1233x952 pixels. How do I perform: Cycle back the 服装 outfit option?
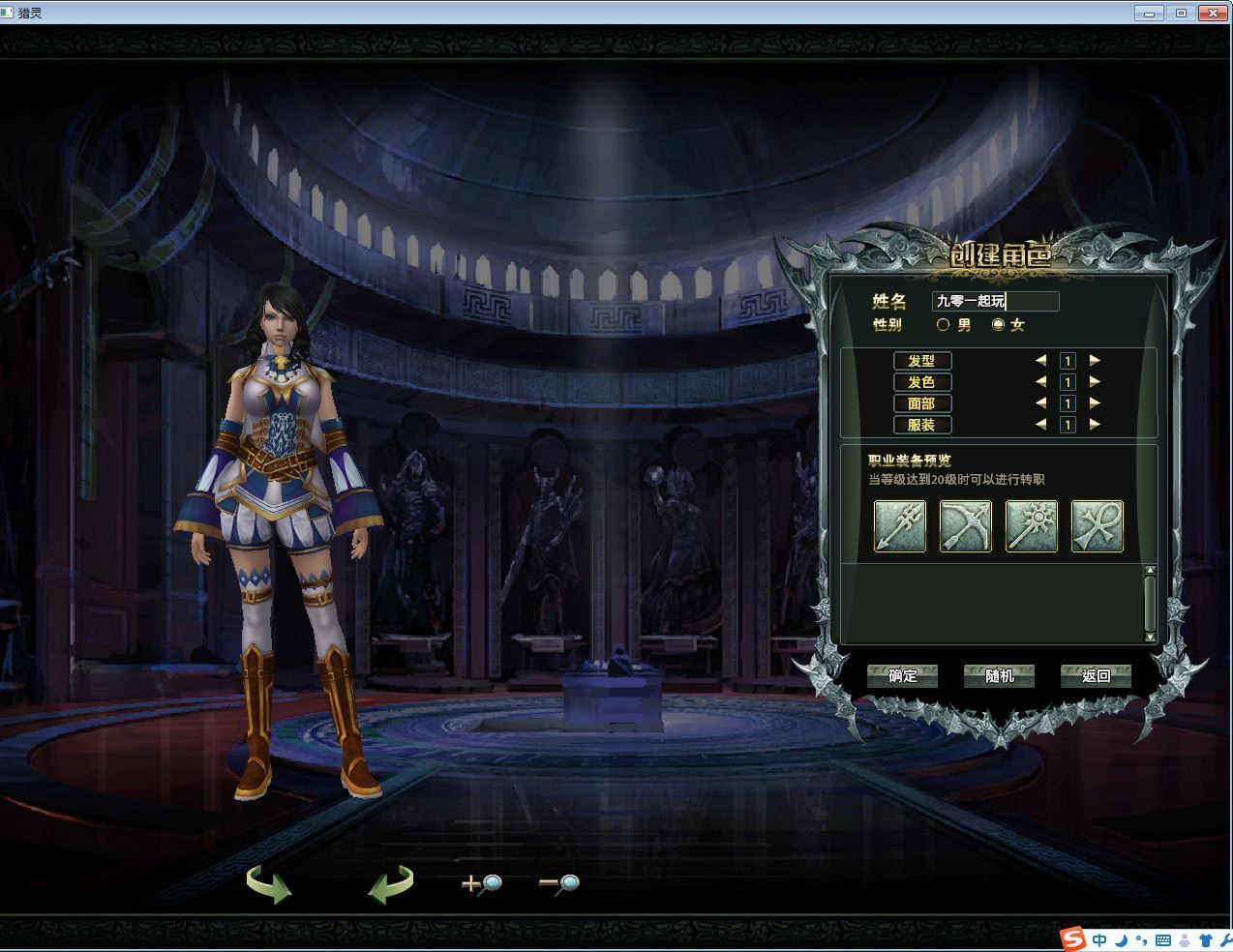(x=1040, y=424)
